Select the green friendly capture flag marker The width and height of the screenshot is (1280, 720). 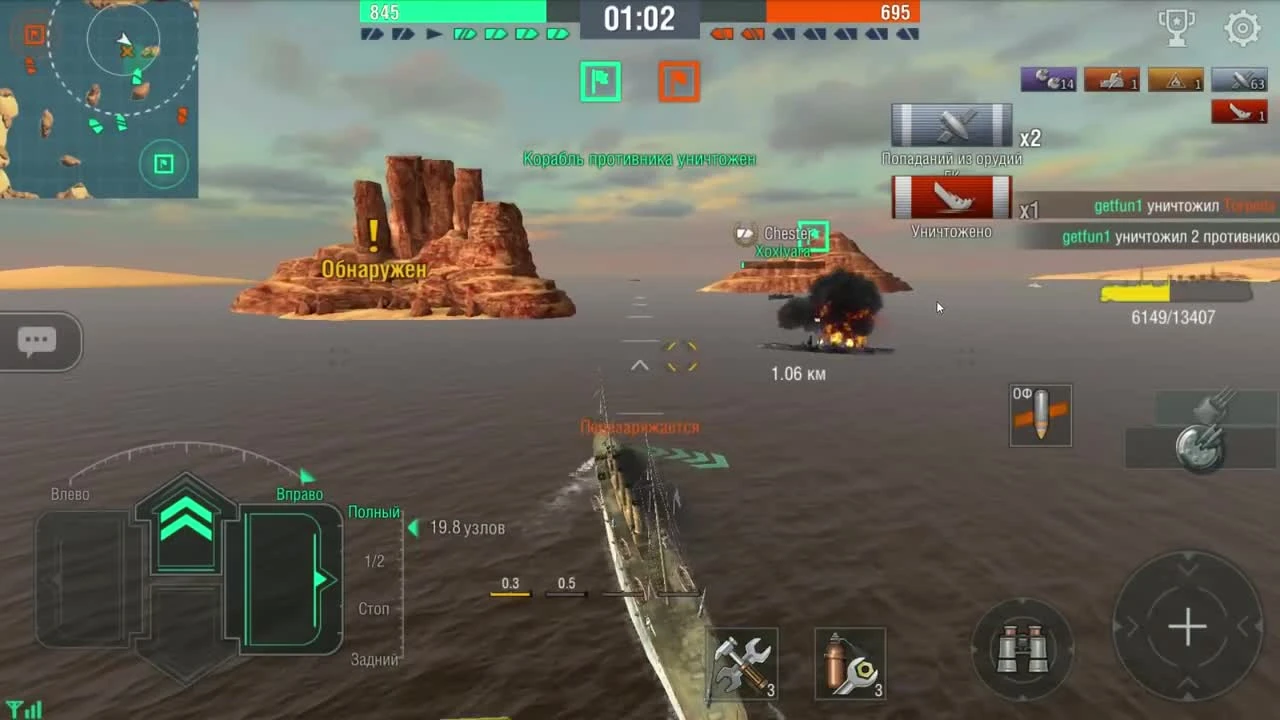coord(600,81)
